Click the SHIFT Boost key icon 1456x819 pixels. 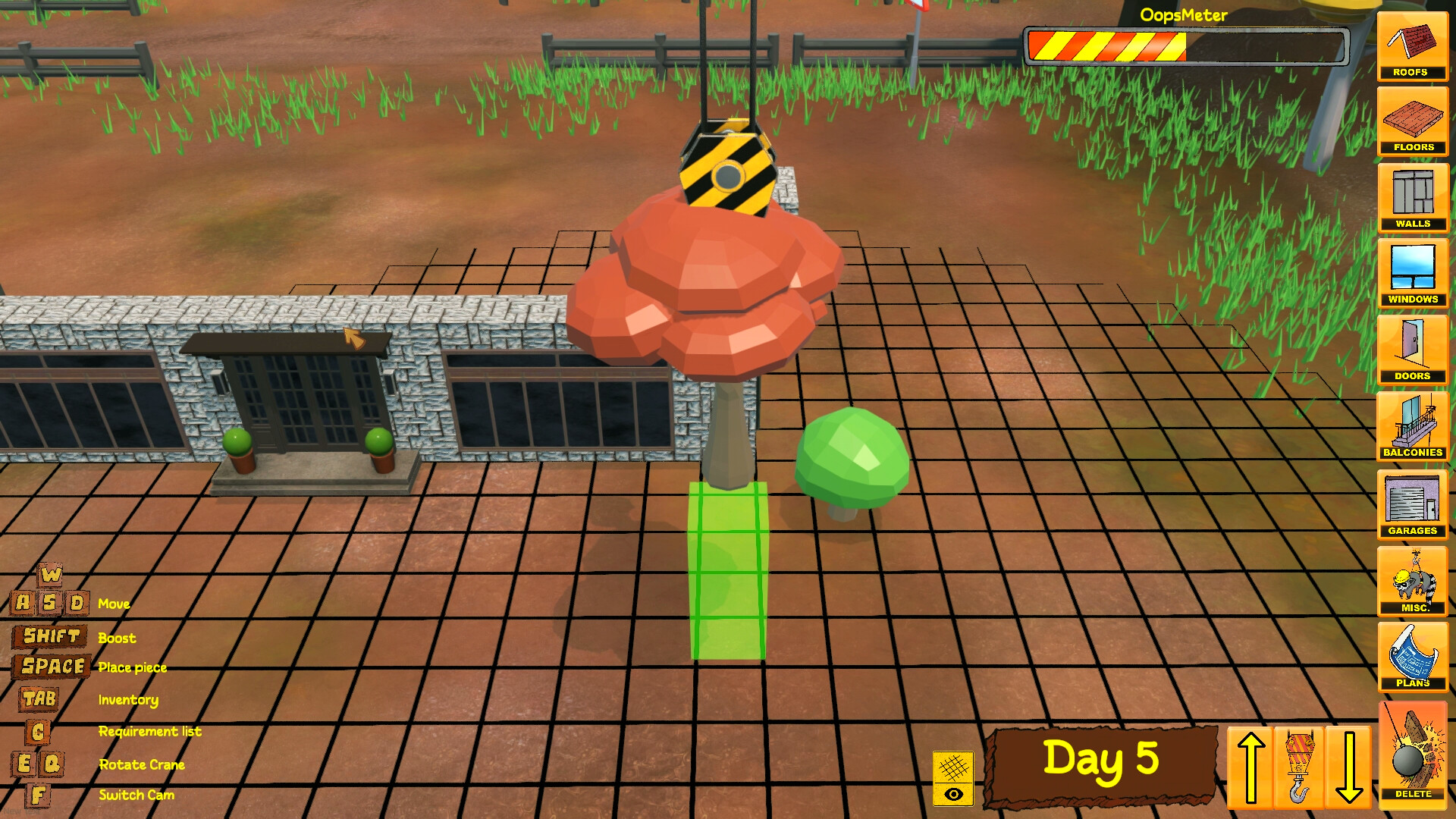click(49, 637)
